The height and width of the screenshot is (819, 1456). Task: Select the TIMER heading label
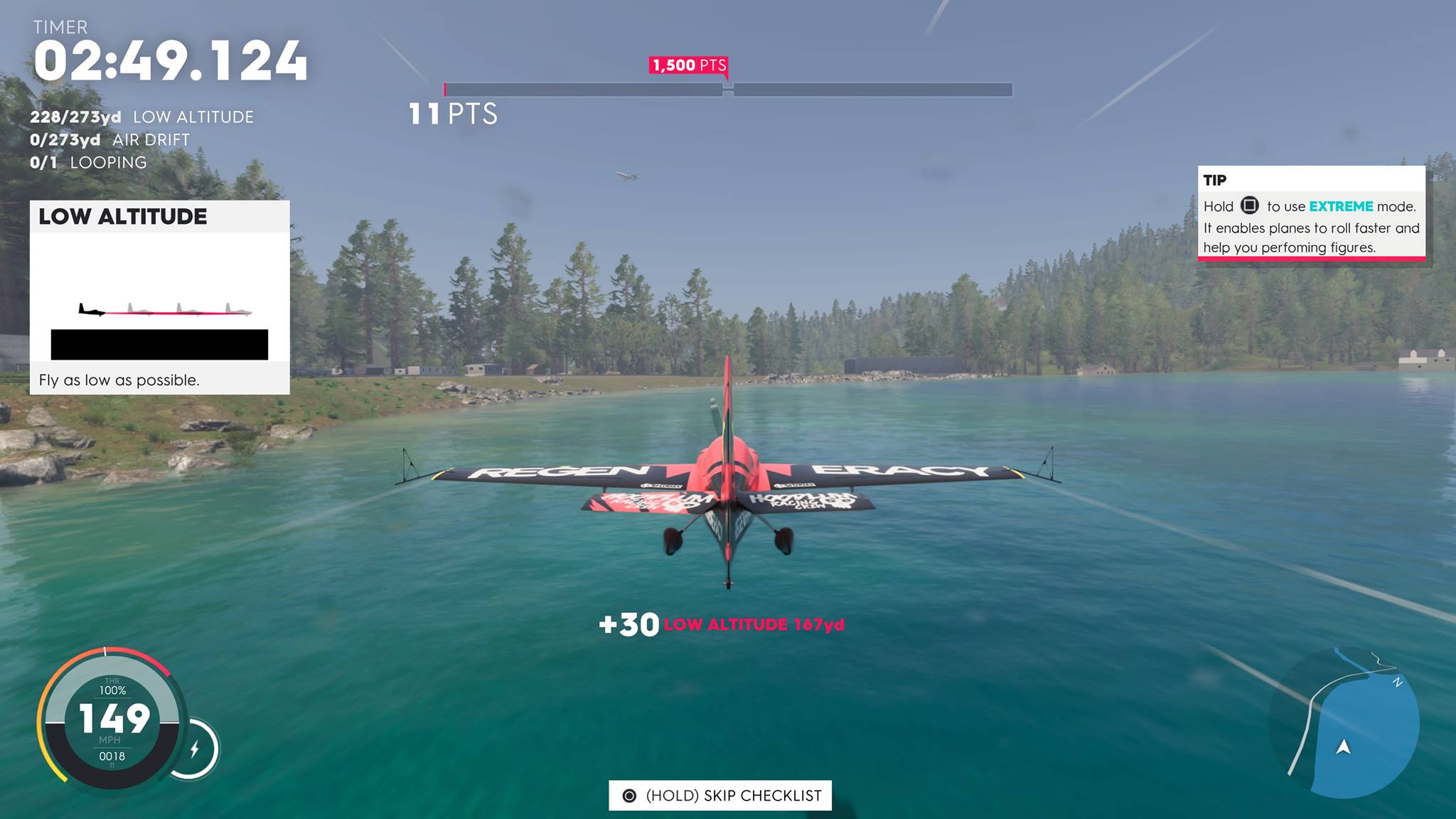(x=60, y=28)
